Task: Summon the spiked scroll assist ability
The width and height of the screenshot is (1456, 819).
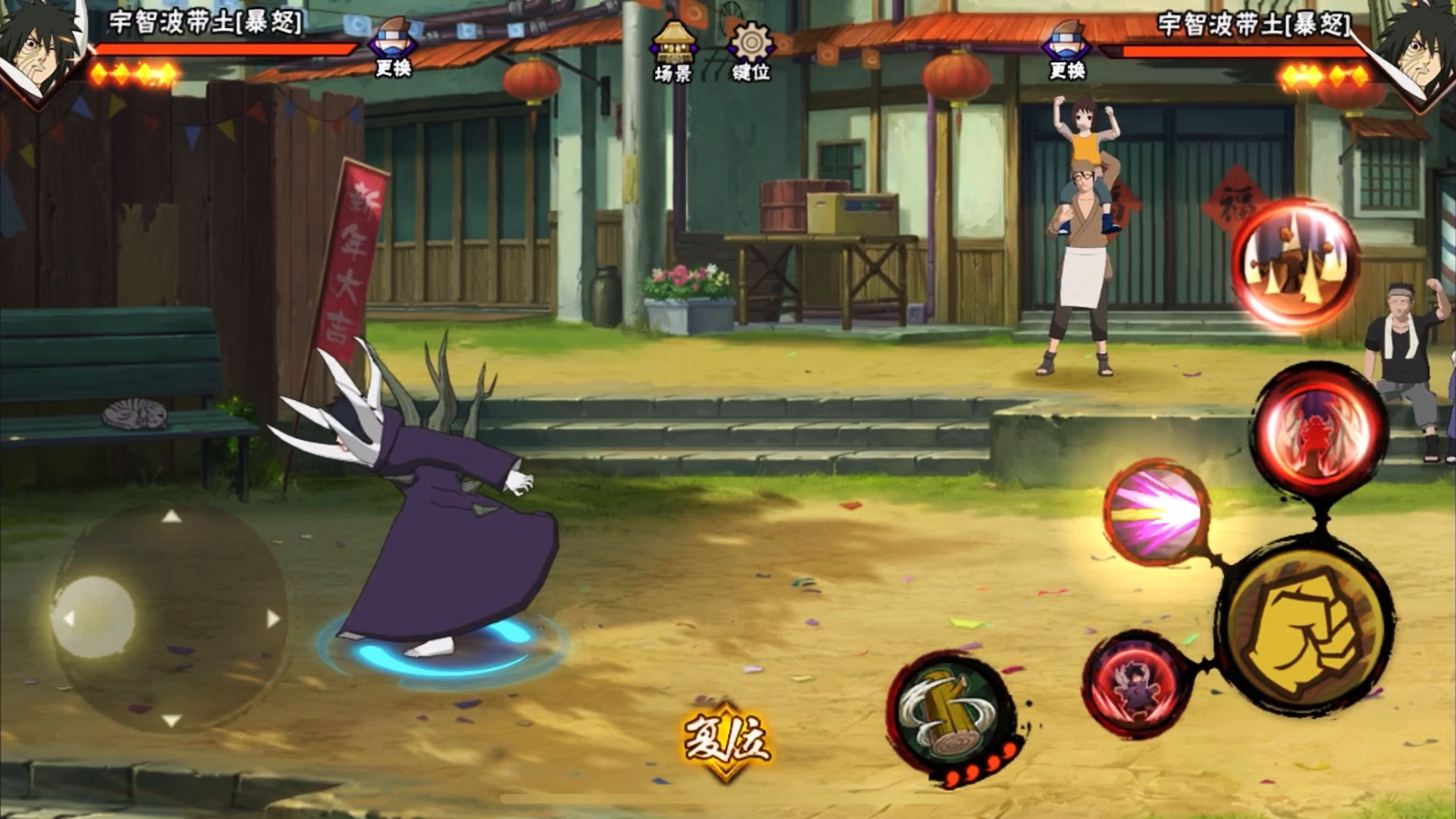Action: pos(1295,263)
